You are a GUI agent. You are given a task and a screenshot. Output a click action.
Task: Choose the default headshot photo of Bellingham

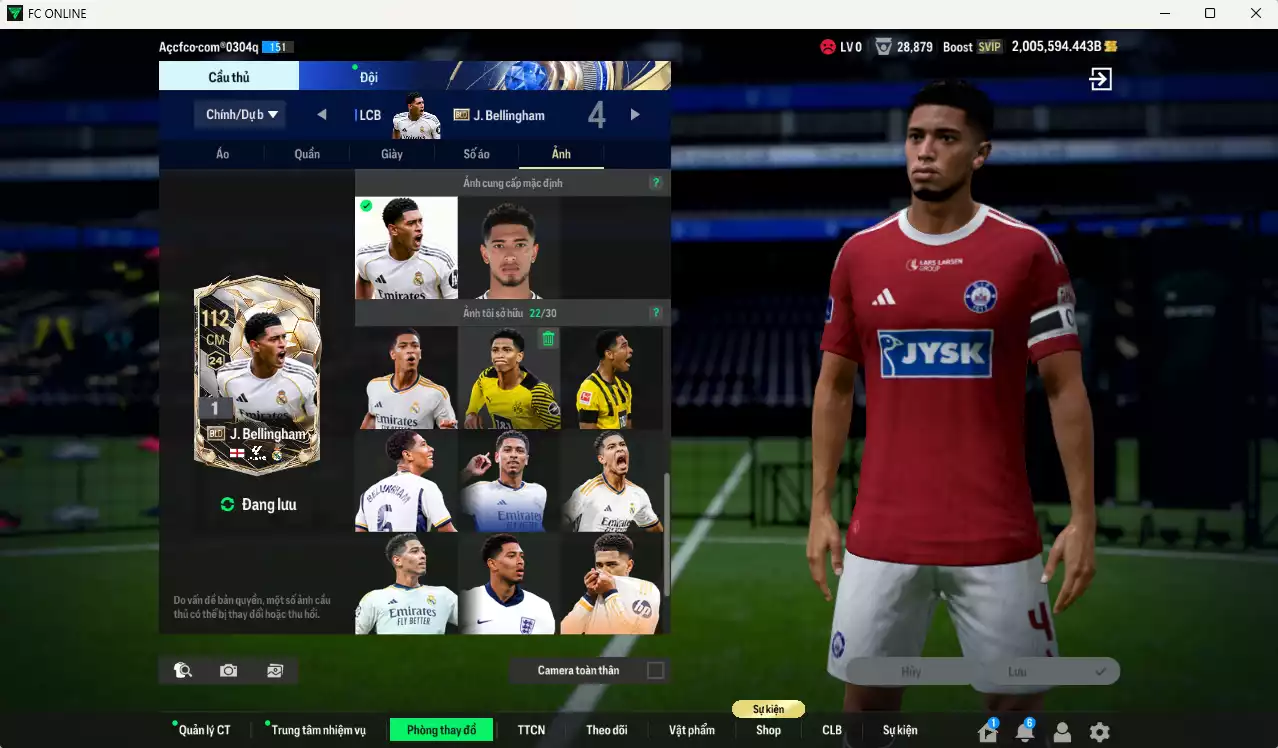[508, 249]
